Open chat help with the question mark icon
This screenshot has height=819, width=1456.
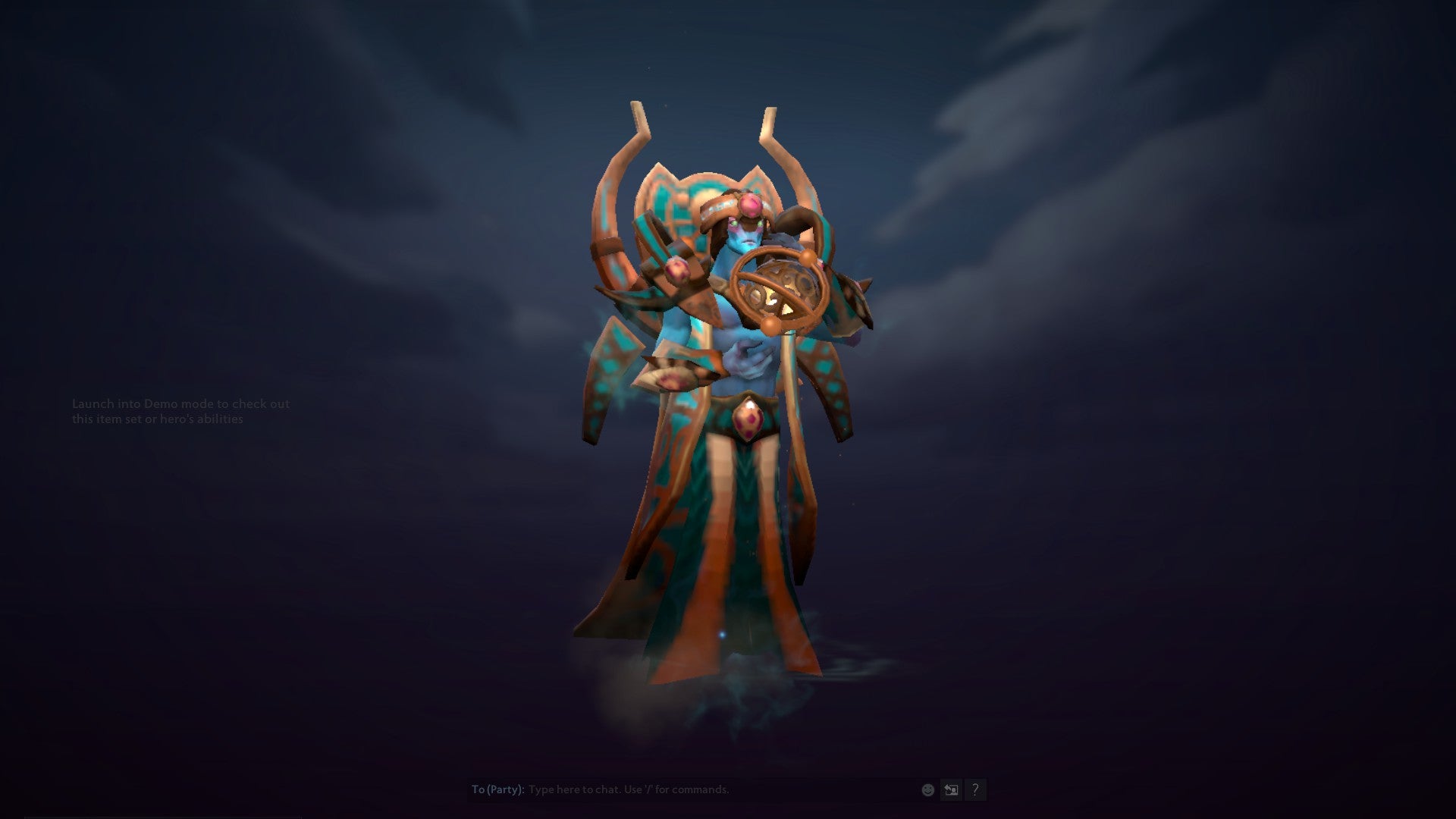pos(976,789)
